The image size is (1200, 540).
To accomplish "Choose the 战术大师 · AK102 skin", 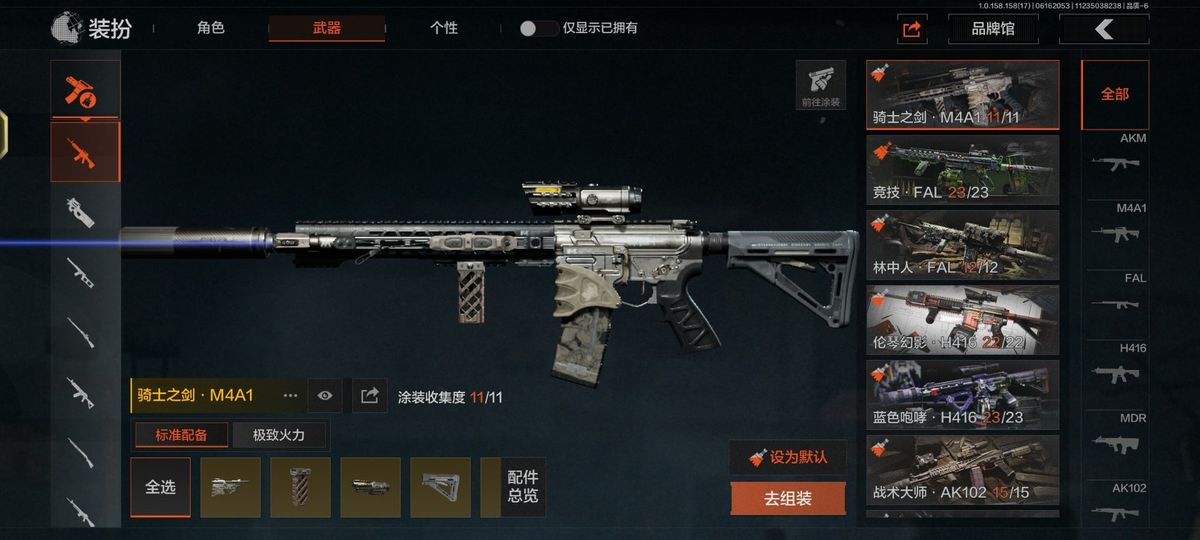I will (x=962, y=469).
